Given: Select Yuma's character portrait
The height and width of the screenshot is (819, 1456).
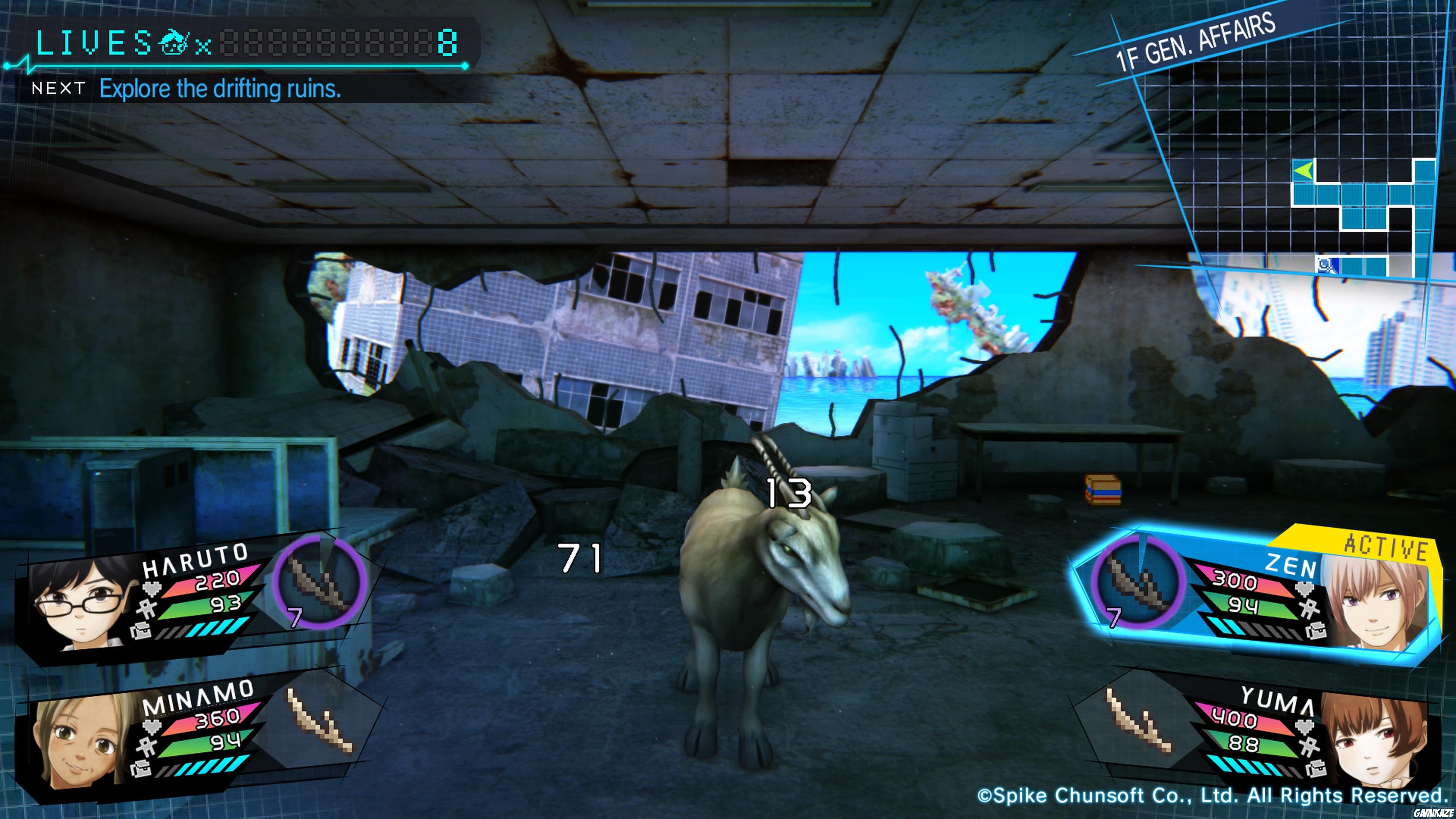Looking at the screenshot, I should [x=1373, y=741].
